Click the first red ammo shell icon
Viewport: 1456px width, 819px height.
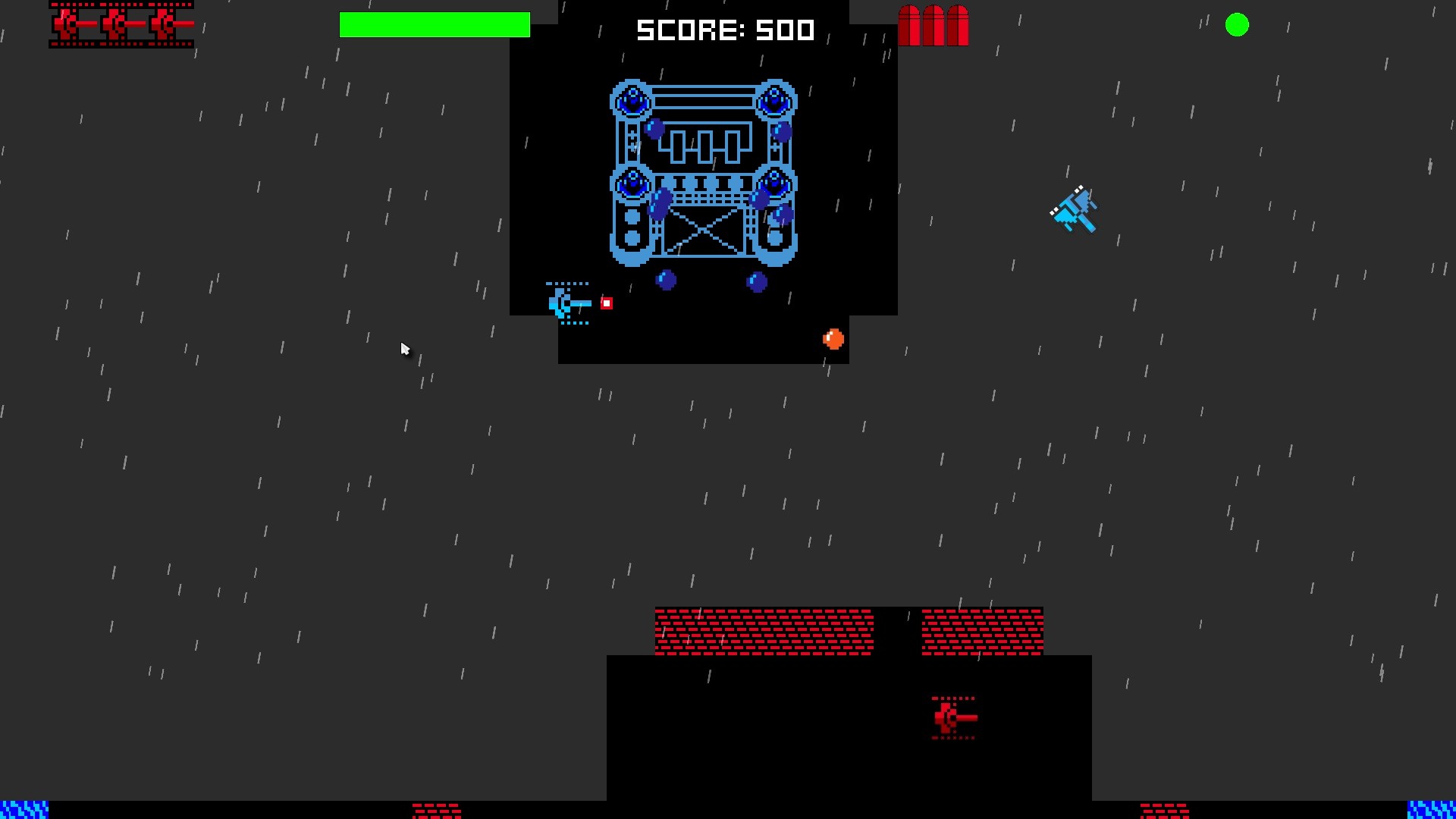point(909,25)
